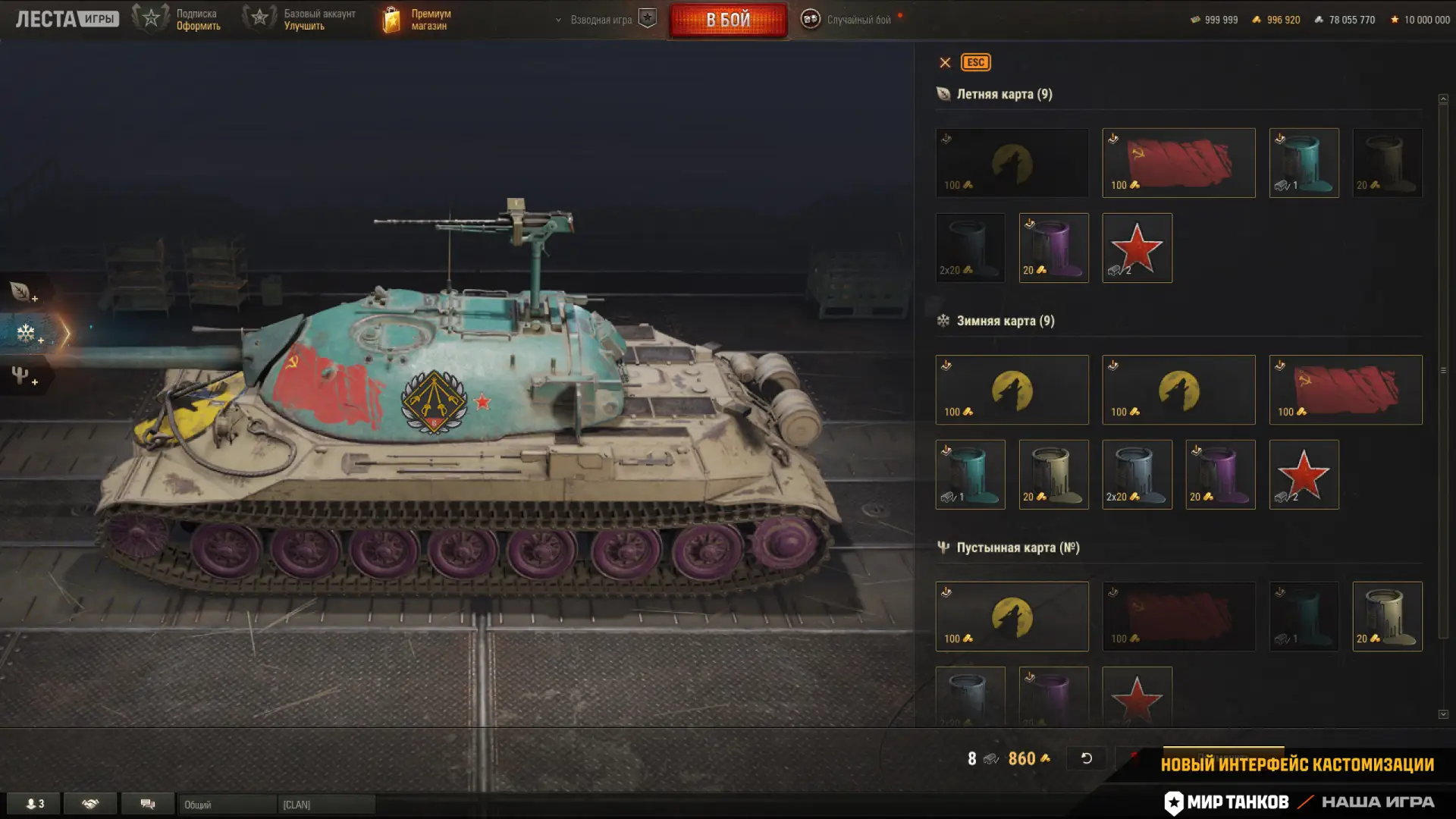Pick the purple paint can under Летняя карта
1456x819 pixels.
(x=1053, y=248)
